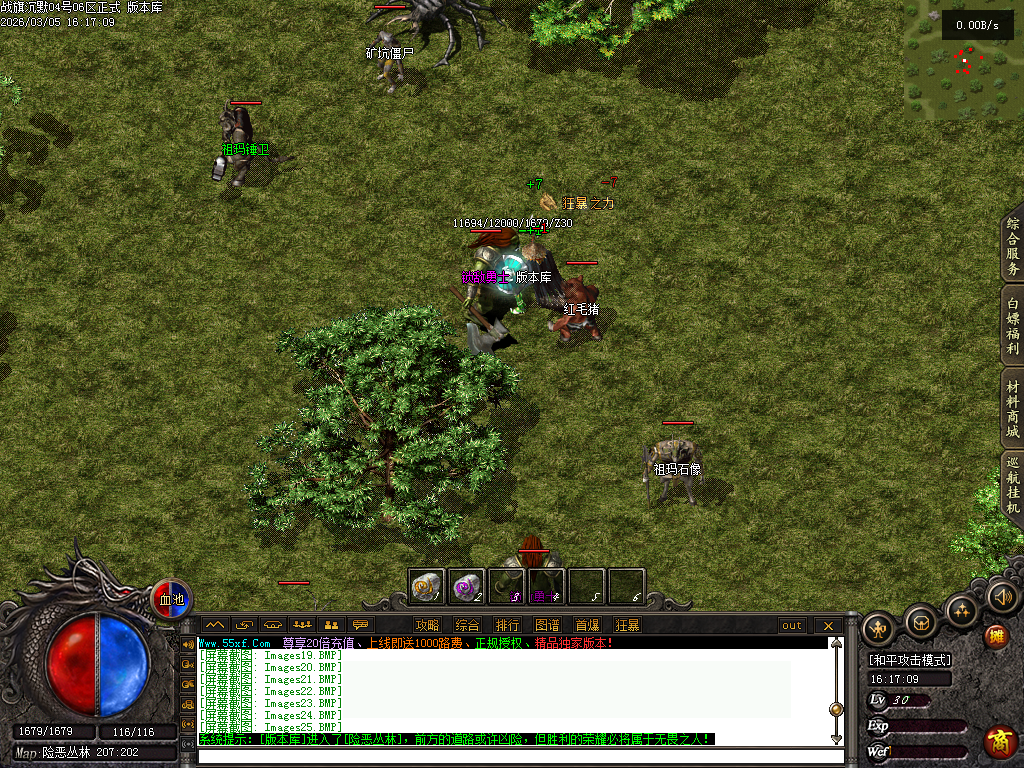Toggle sound with the speaker icon

click(1002, 597)
